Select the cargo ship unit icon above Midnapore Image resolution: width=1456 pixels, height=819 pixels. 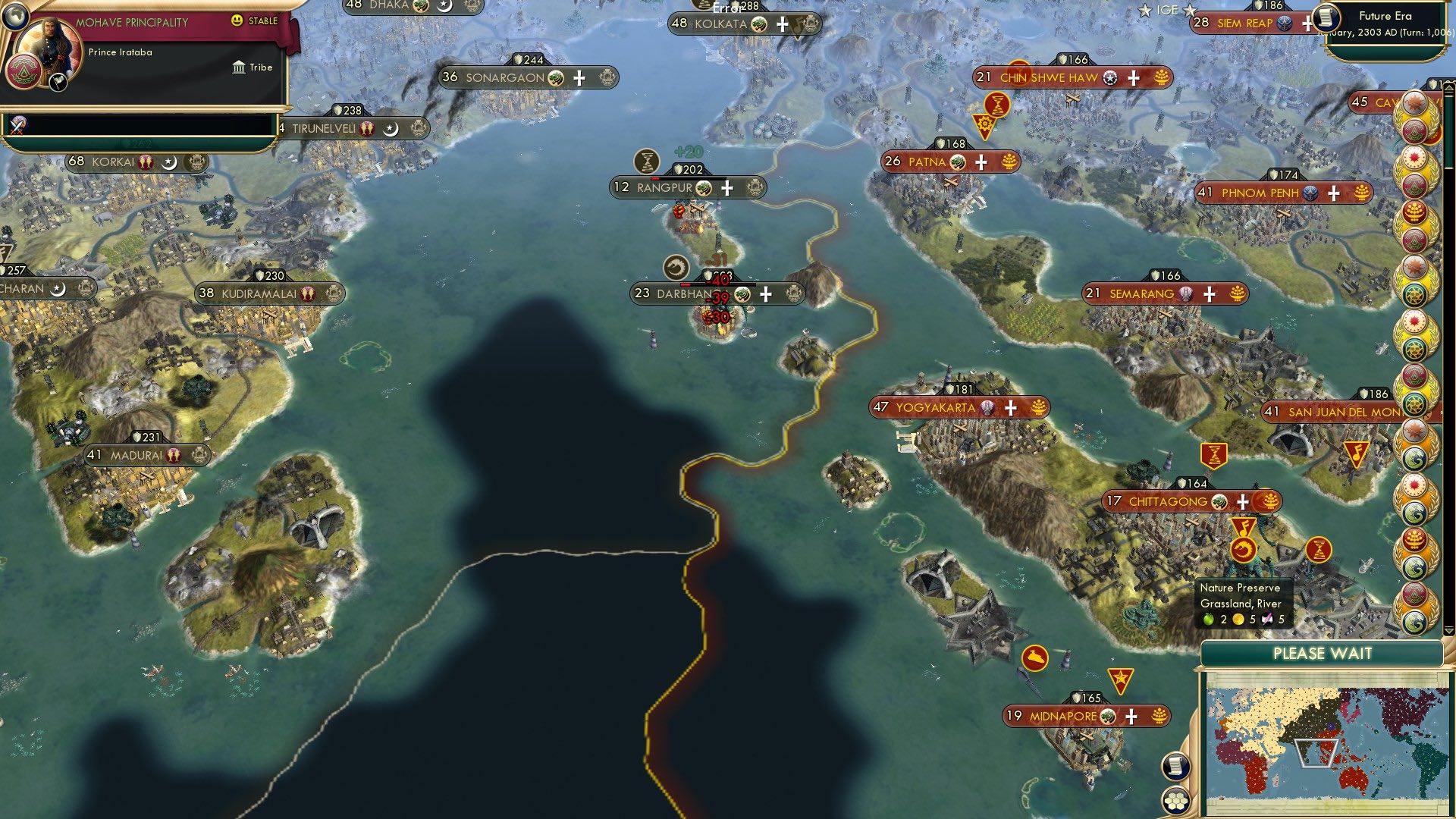[1034, 659]
